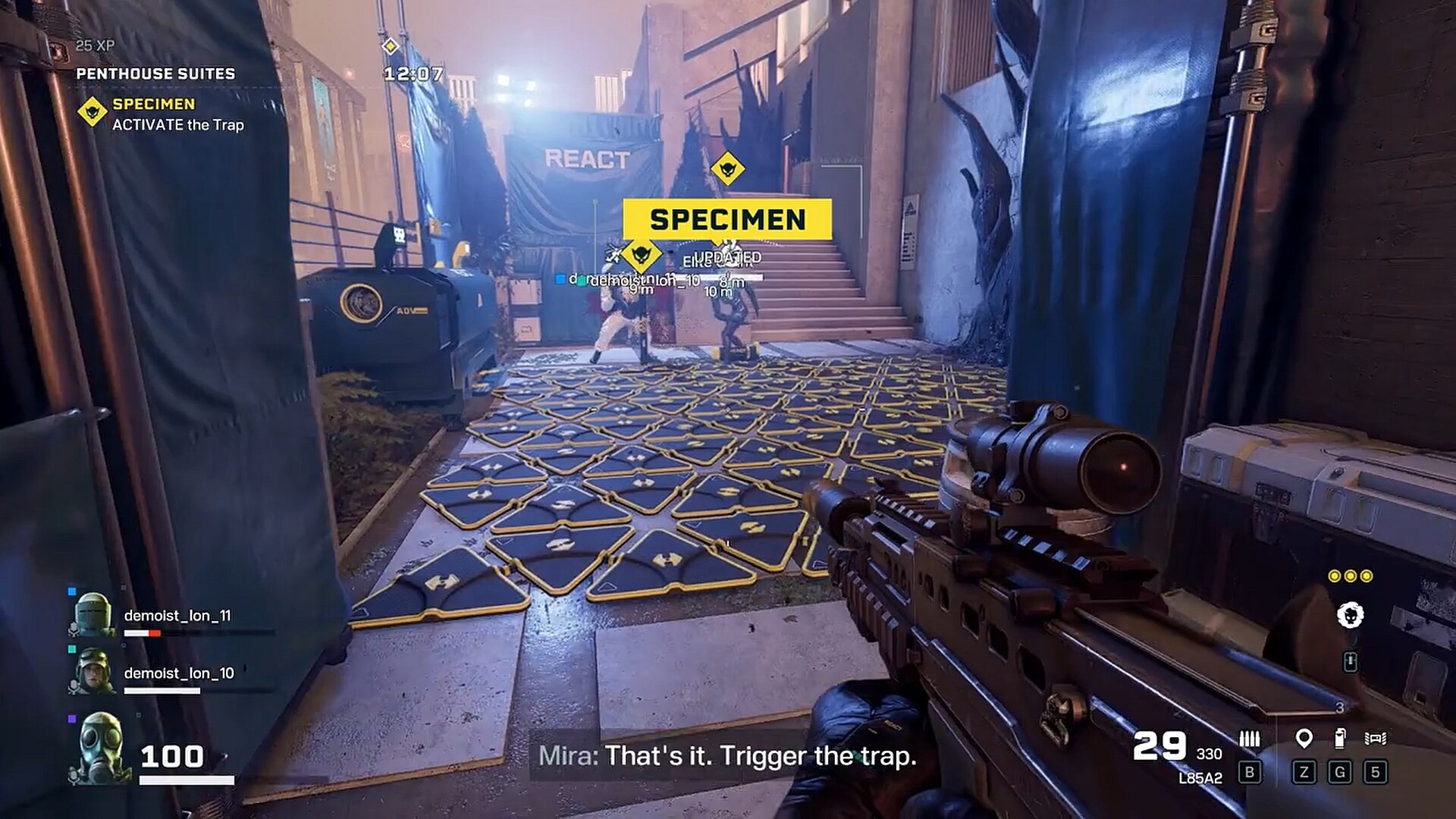Screen dimensions: 1456x819
Task: Select the grenade canister gadget icon
Action: tap(1340, 738)
